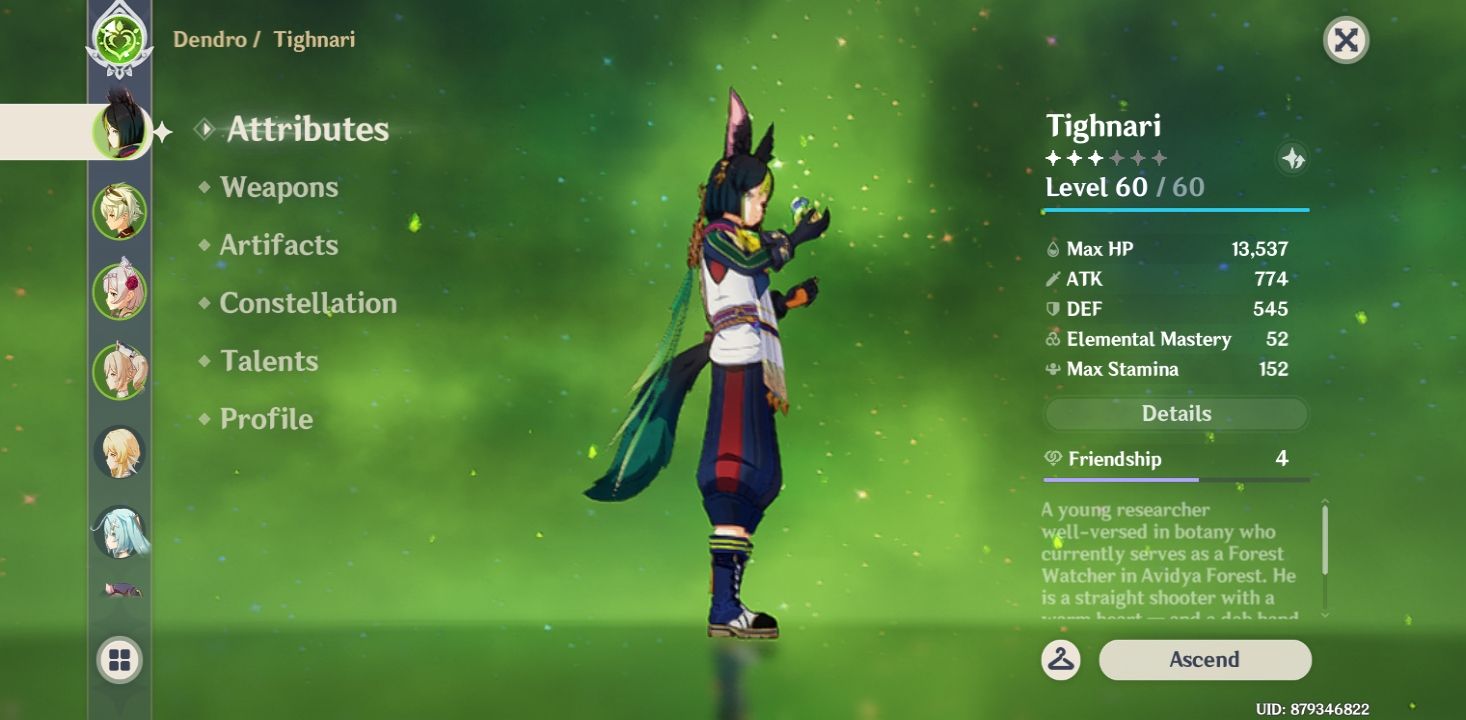
Task: View Tighnari's Constellation section
Action: pos(305,303)
